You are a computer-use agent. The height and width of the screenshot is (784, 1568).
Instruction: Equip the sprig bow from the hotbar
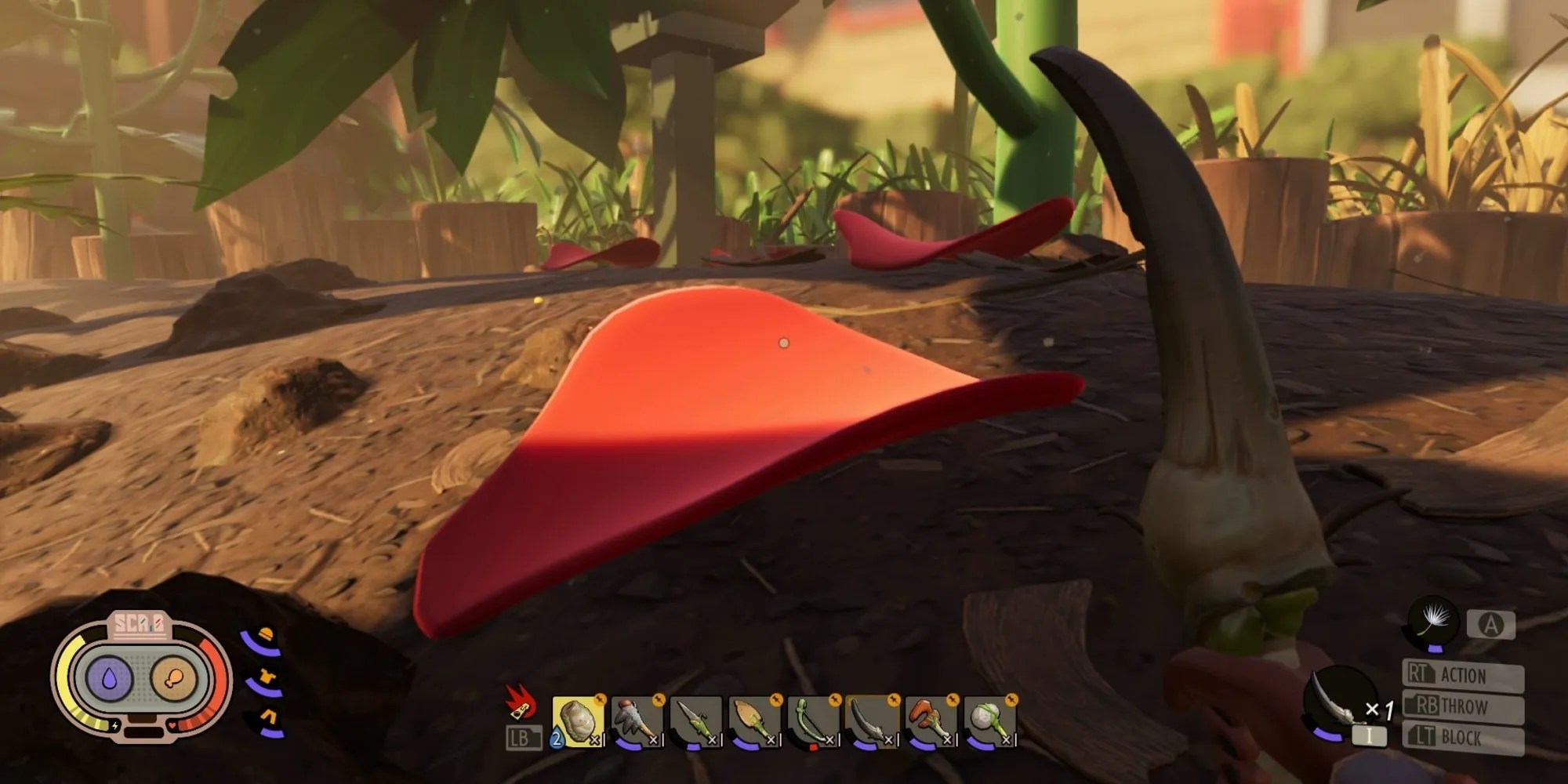coord(811,717)
